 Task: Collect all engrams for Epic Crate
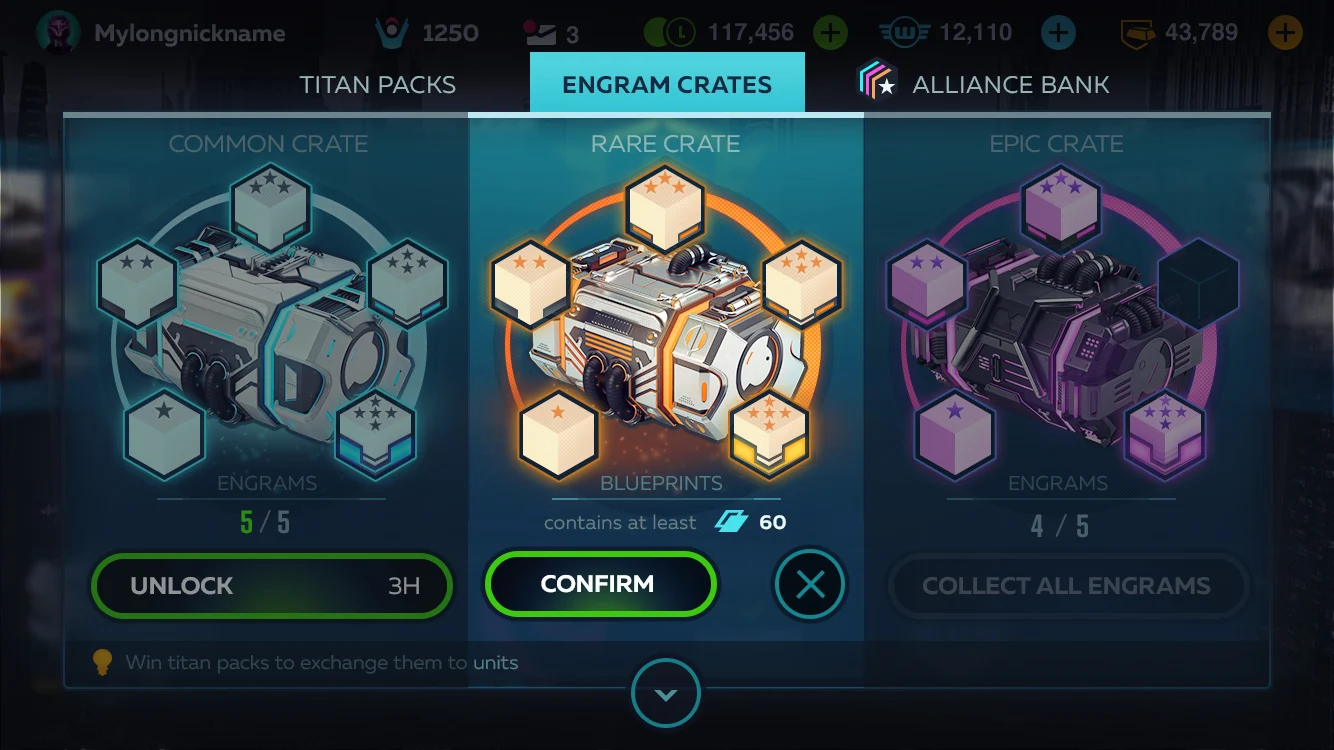1066,586
